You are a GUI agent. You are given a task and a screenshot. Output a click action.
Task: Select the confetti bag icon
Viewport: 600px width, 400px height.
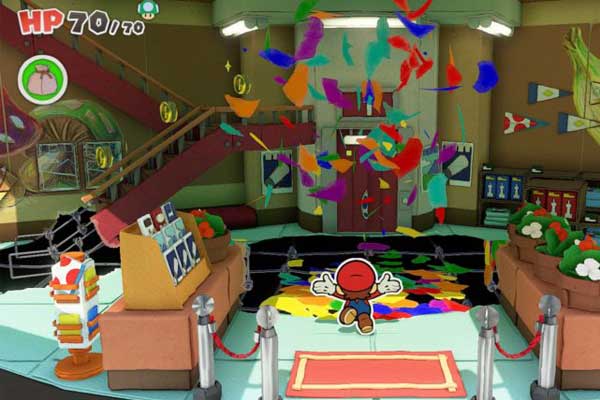pyautogui.click(x=42, y=79)
